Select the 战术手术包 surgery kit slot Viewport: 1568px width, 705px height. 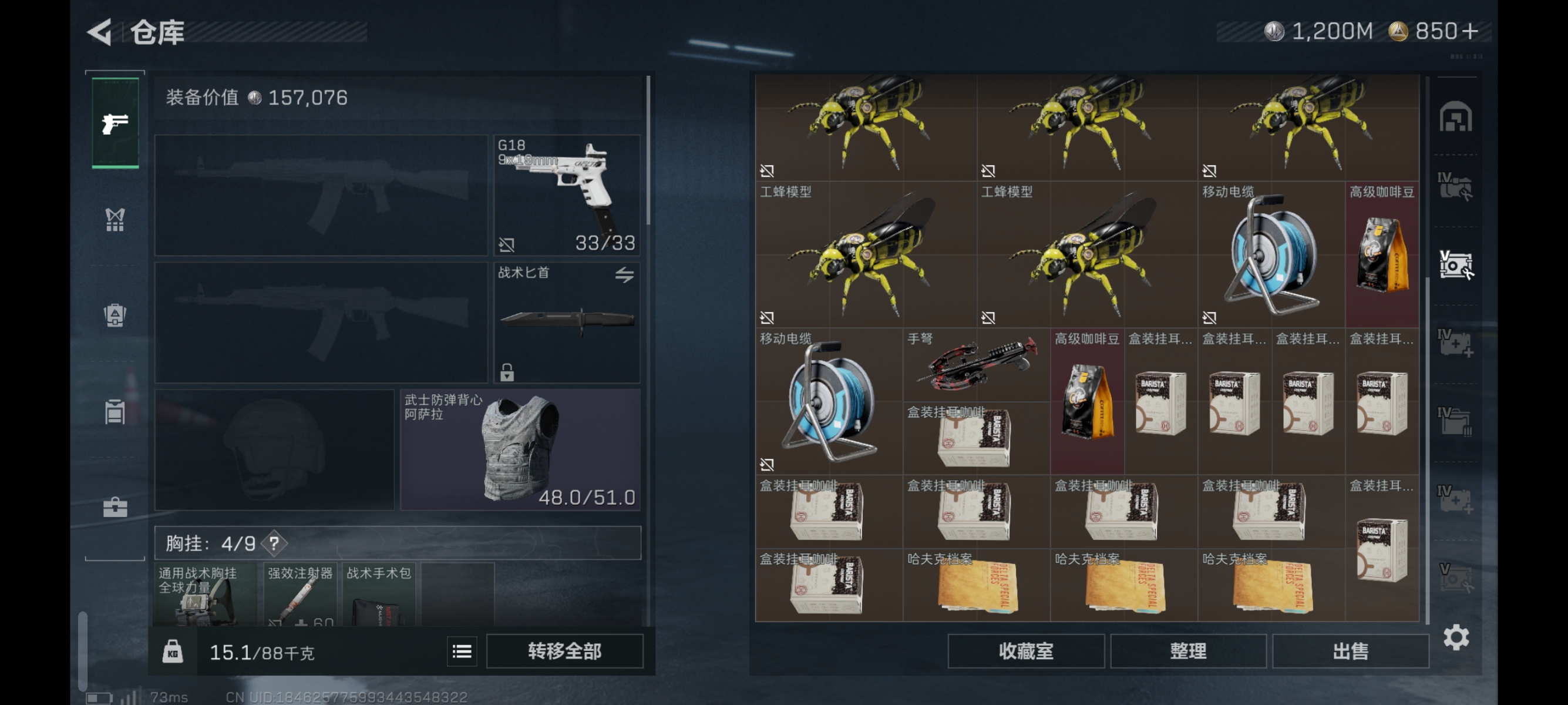379,595
